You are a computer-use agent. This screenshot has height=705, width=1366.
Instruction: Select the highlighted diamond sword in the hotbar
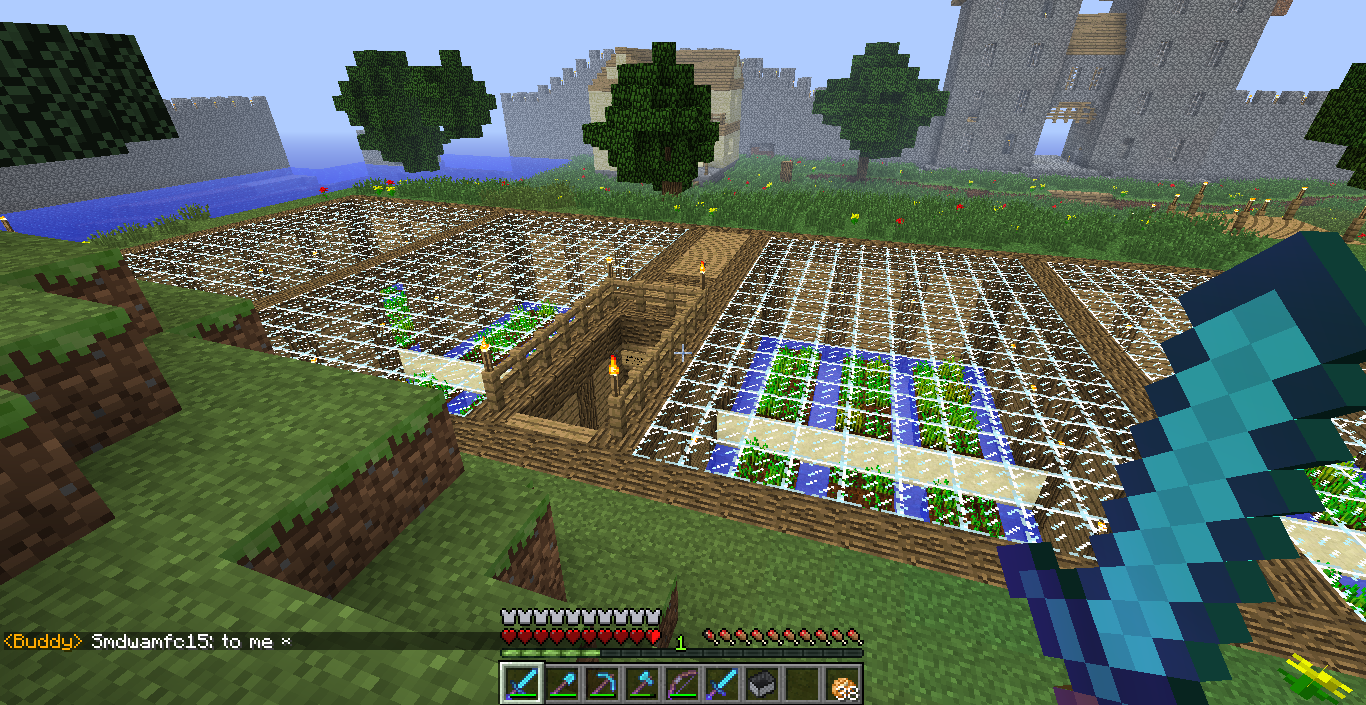click(522, 684)
